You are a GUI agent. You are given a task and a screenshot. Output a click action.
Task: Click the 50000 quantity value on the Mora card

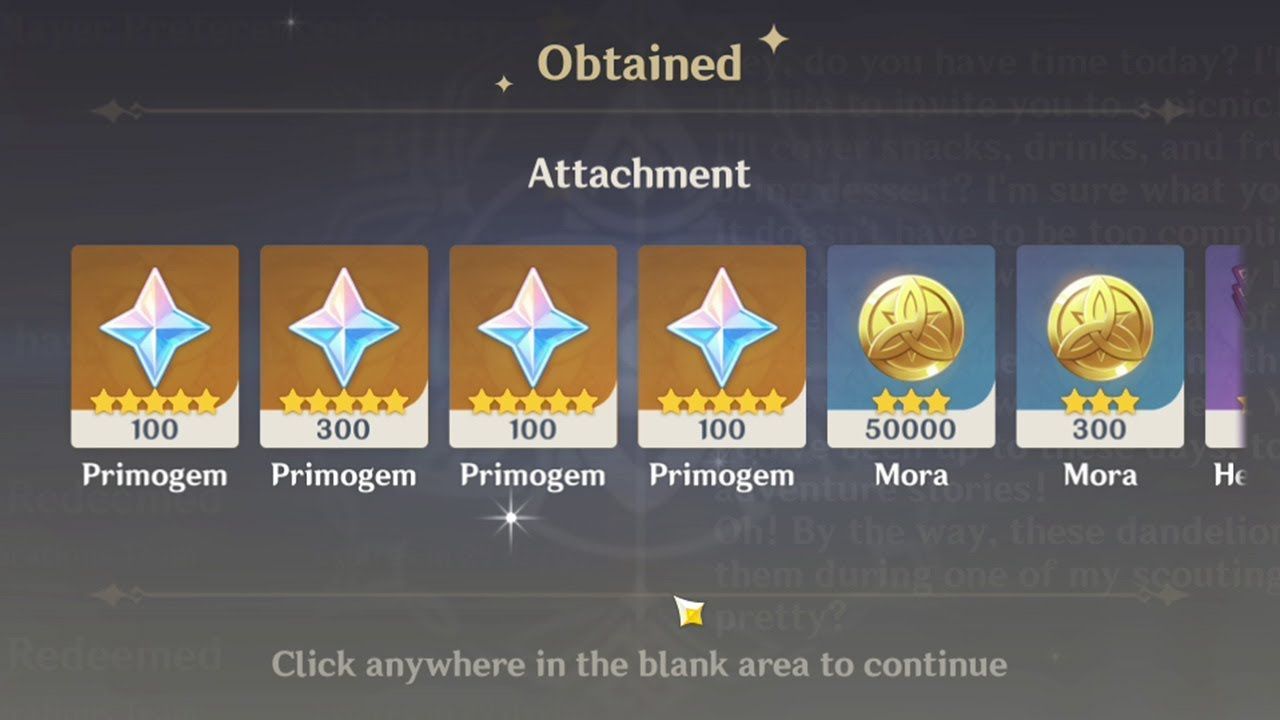tap(910, 431)
